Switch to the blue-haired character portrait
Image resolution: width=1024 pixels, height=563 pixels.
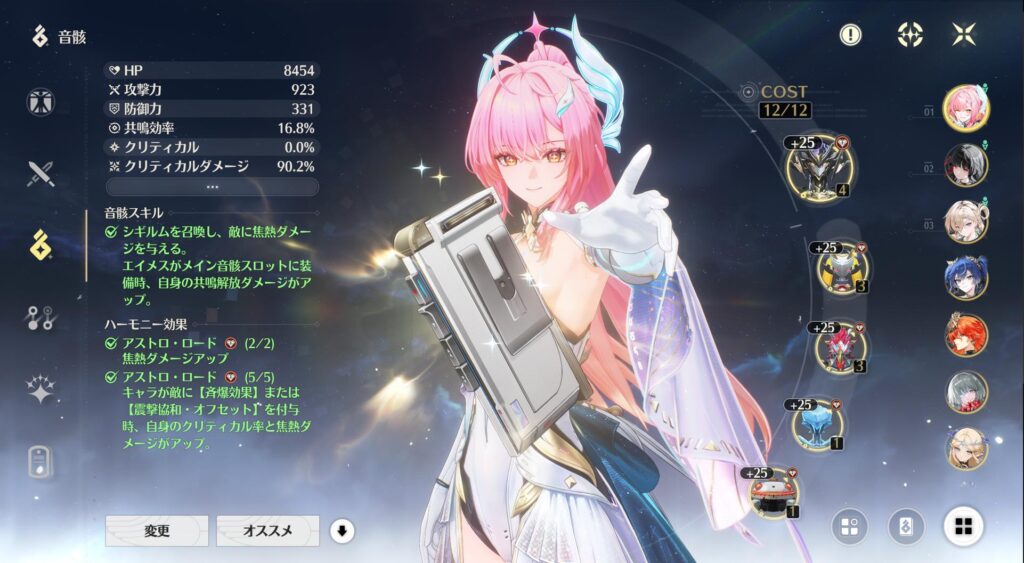[966, 278]
